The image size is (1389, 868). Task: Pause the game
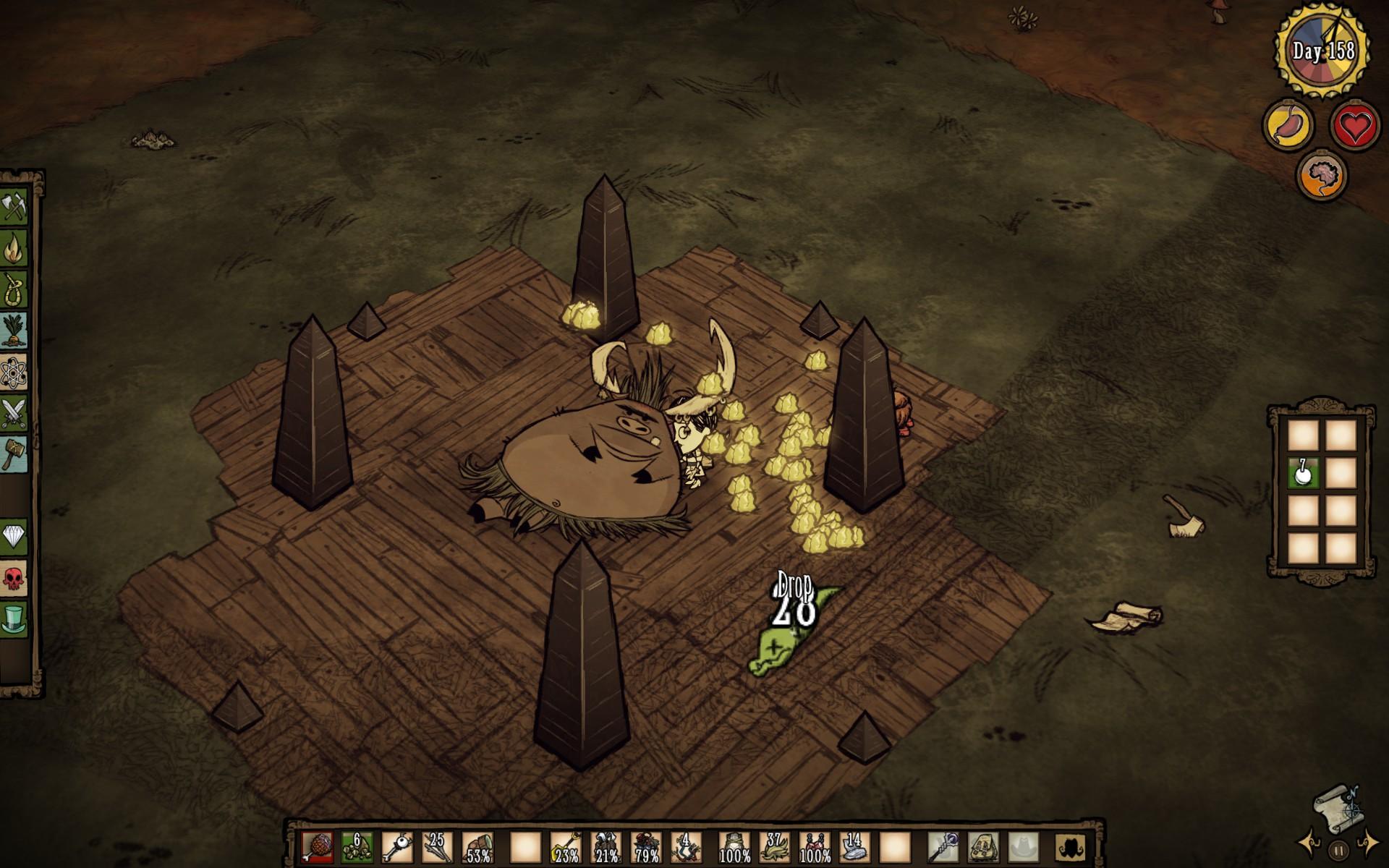click(1338, 851)
